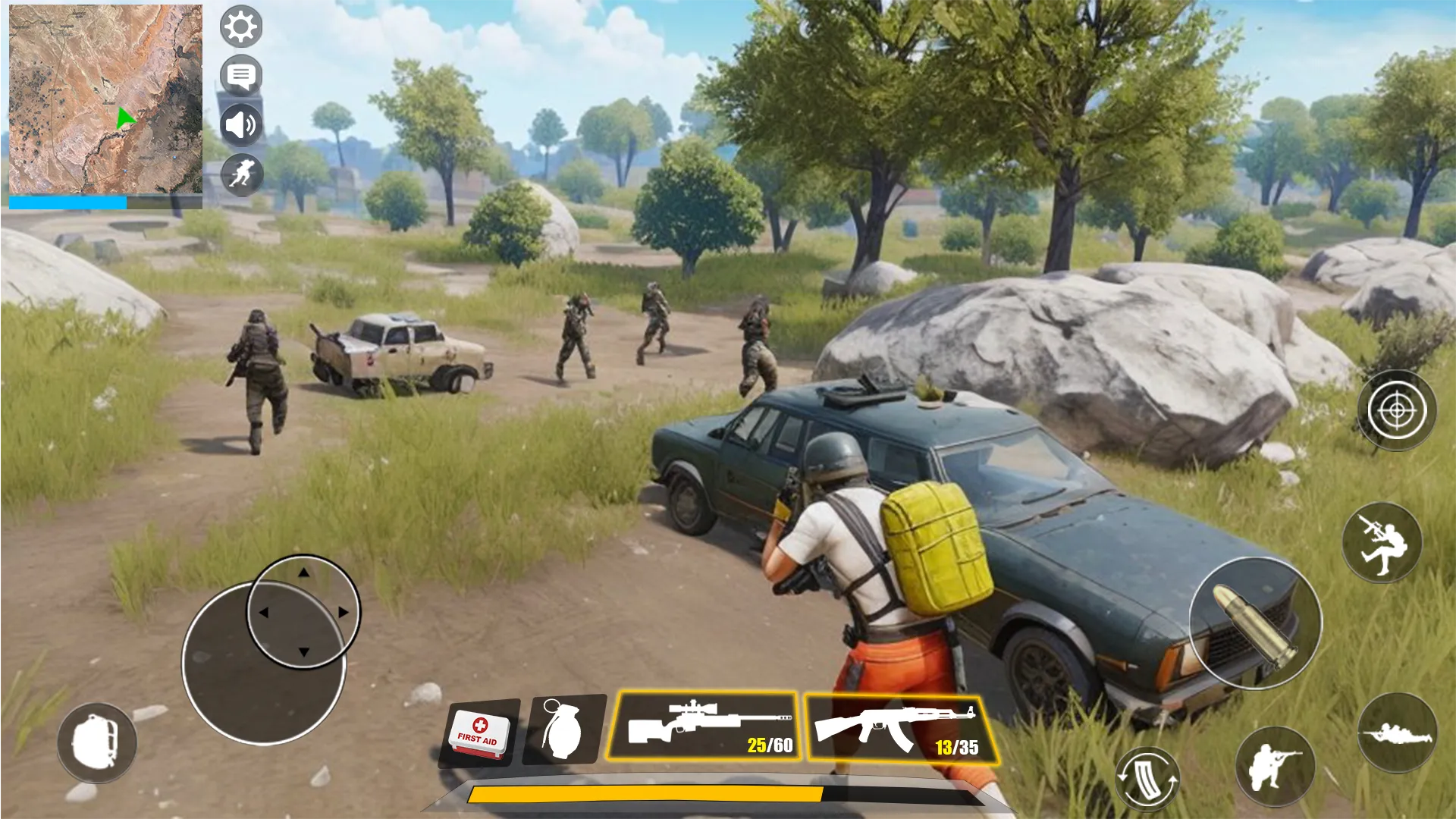Tap the sprint icon below the speaker
The height and width of the screenshot is (819, 1456).
tap(241, 174)
